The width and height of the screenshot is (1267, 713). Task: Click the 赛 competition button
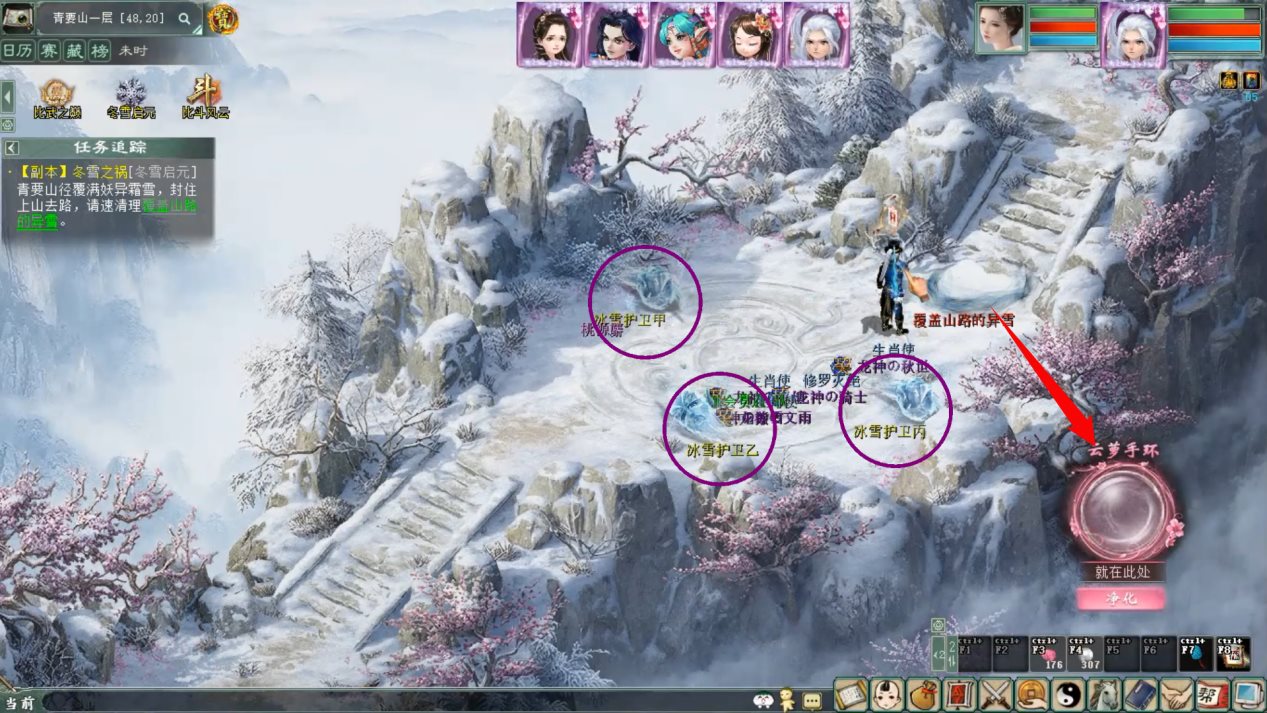[x=46, y=50]
